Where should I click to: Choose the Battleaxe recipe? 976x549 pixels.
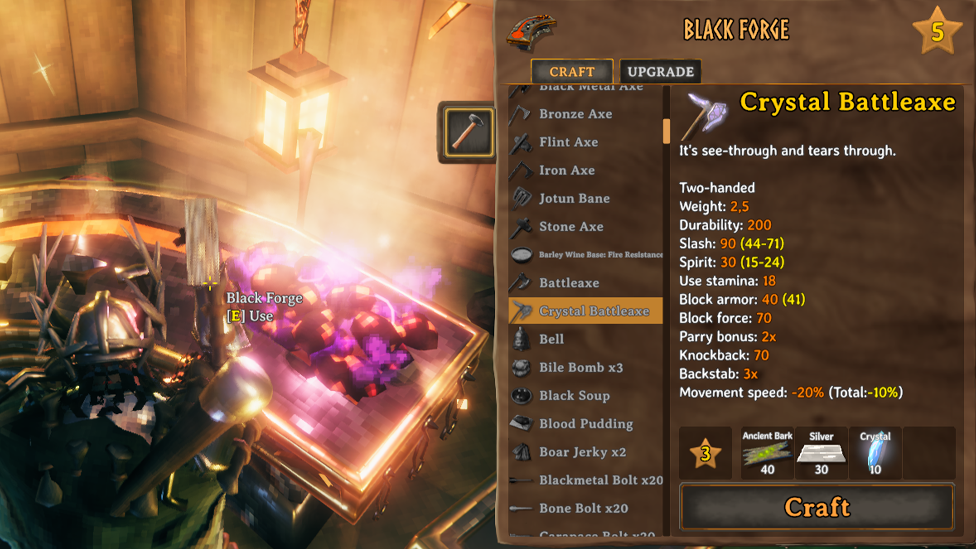click(x=569, y=283)
